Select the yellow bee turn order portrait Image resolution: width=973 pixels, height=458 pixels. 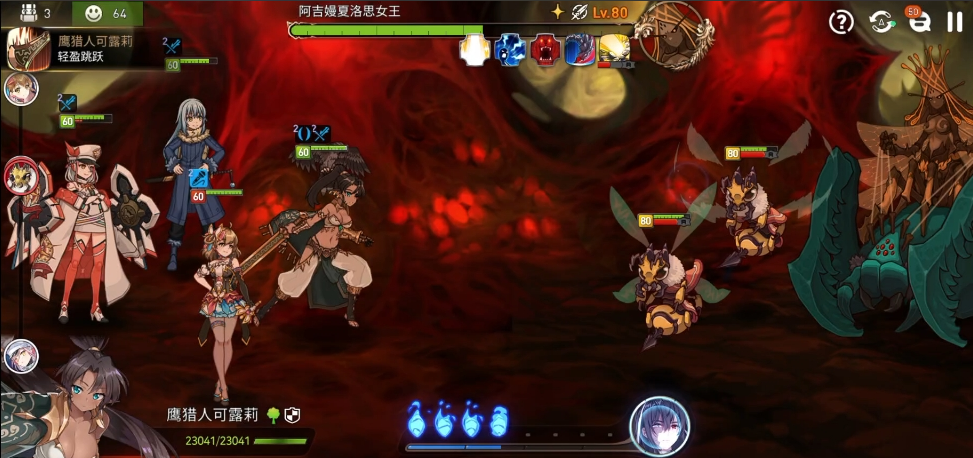click(x=20, y=177)
